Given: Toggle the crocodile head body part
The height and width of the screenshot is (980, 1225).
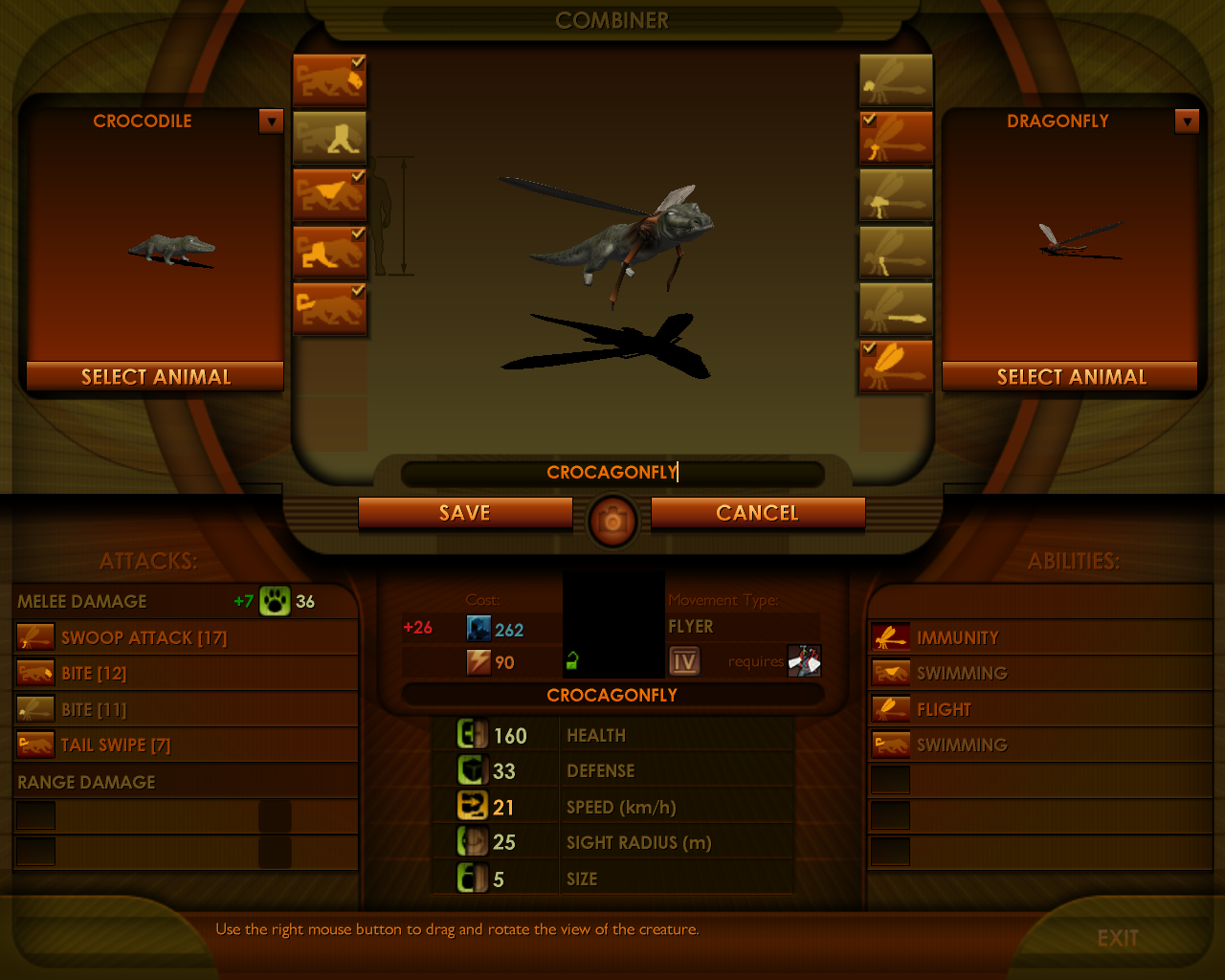Looking at the screenshot, I should click(x=329, y=79).
